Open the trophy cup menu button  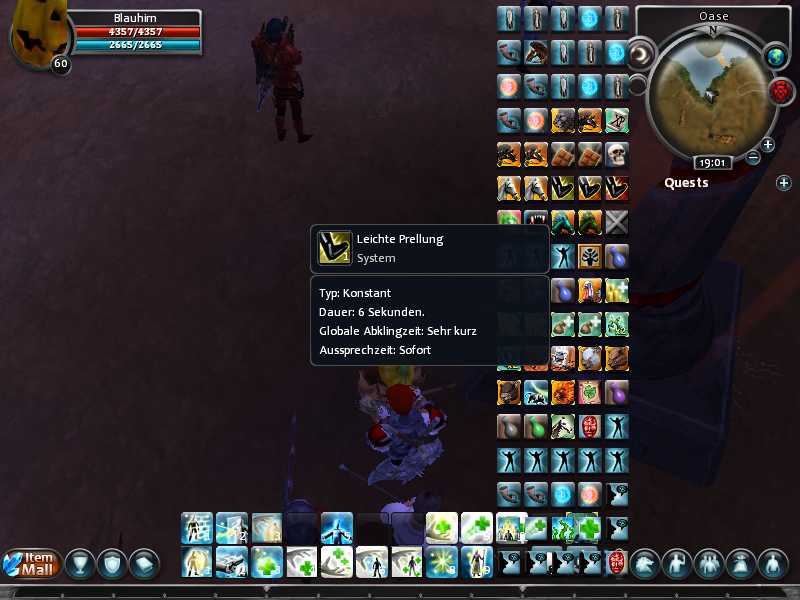point(80,564)
